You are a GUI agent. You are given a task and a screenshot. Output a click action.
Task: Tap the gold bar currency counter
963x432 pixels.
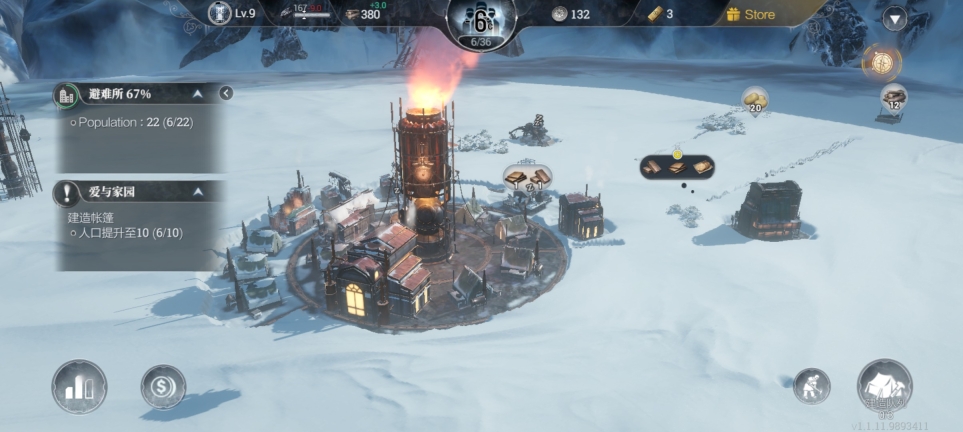(x=656, y=14)
